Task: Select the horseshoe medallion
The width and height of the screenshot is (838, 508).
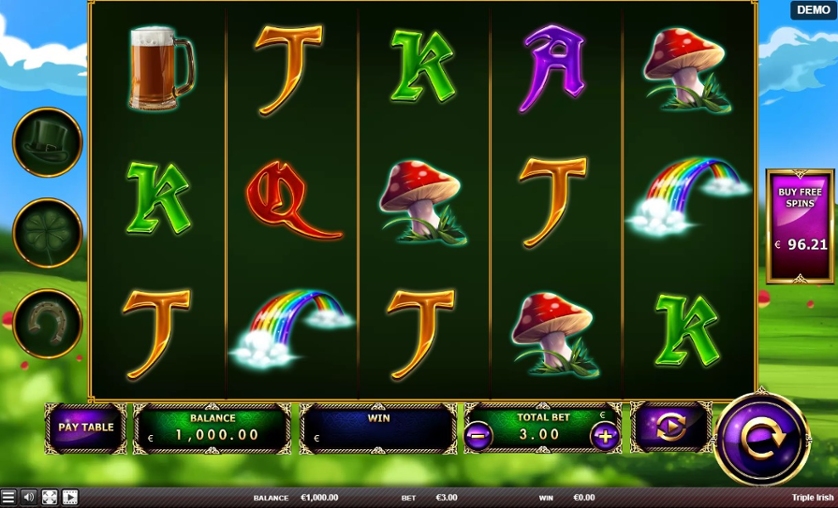Action: [47, 322]
